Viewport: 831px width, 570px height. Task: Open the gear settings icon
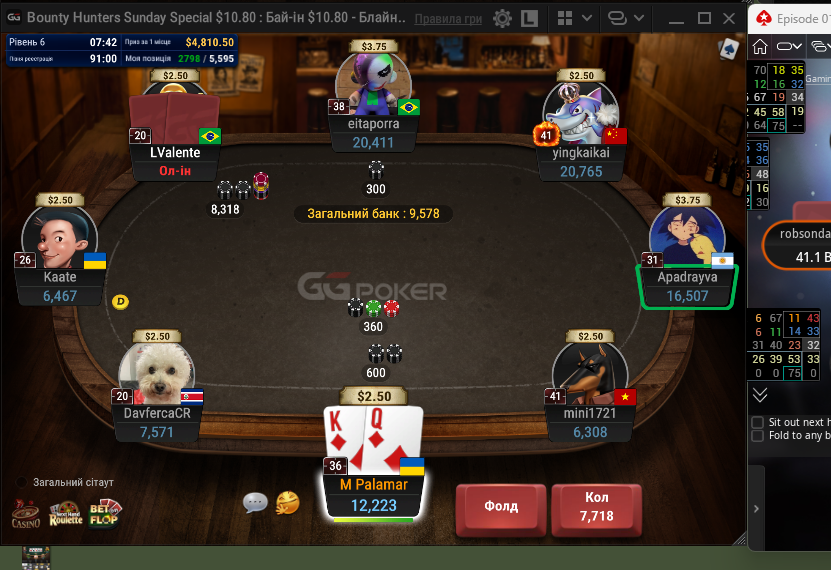[x=502, y=19]
